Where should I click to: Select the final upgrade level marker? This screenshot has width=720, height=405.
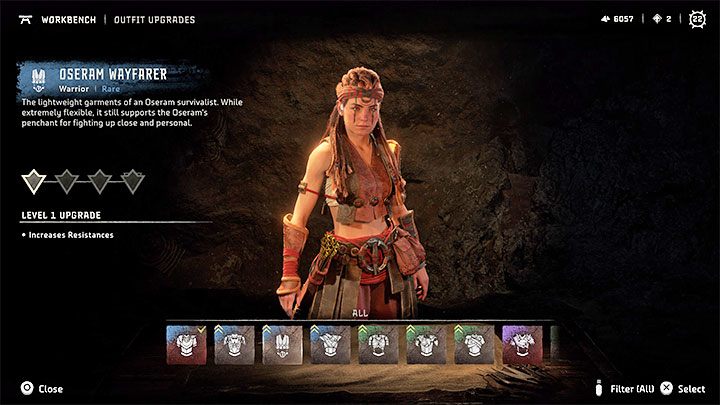133,181
